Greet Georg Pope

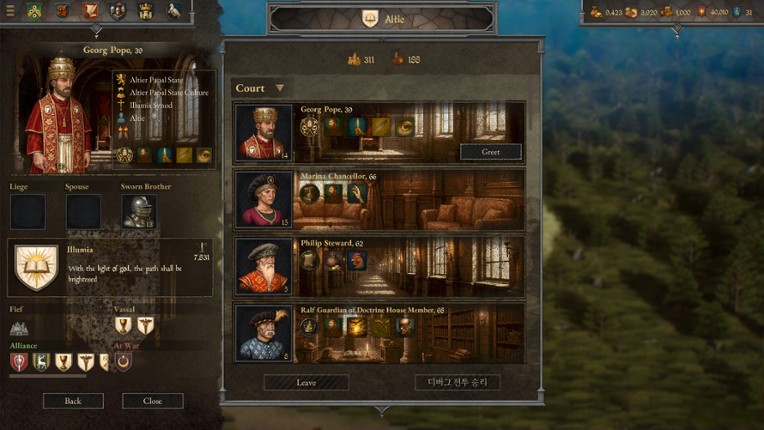click(x=490, y=152)
